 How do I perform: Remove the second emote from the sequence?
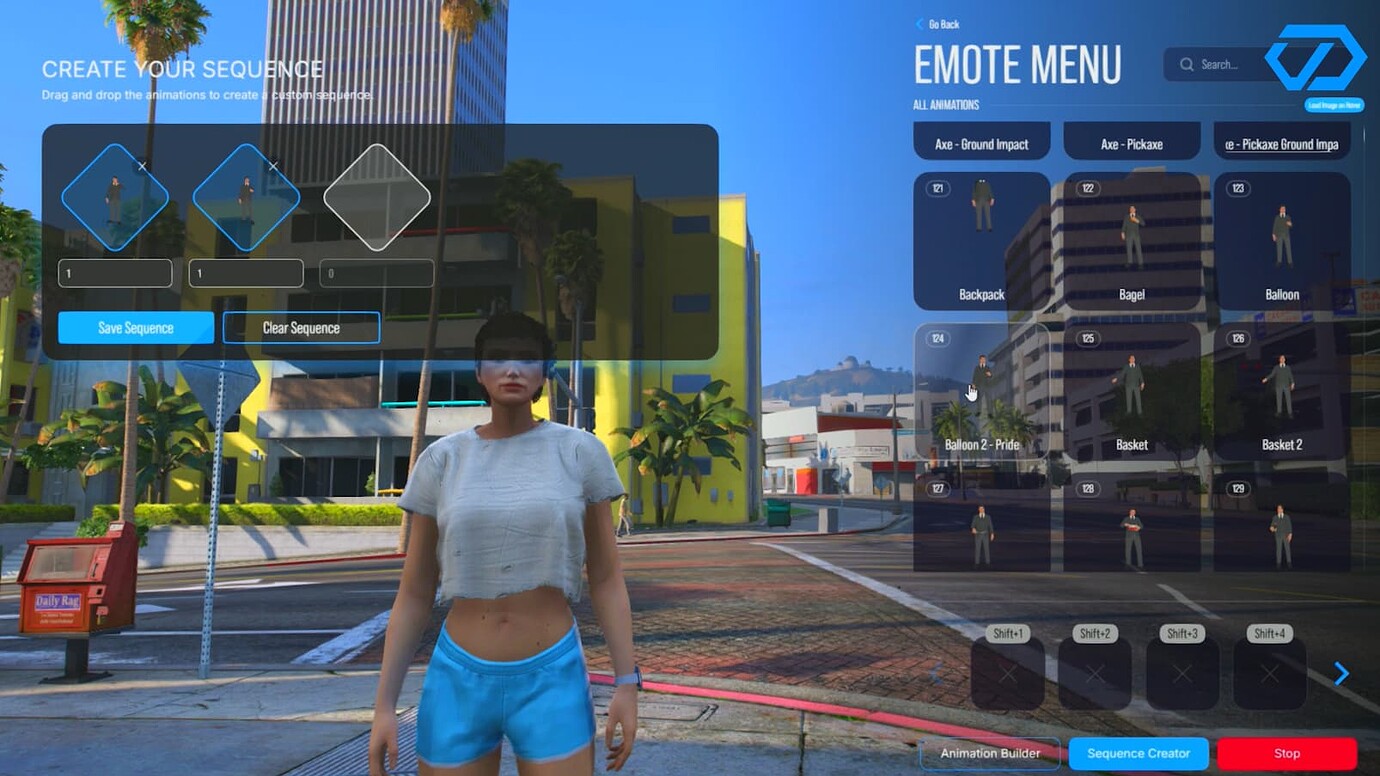[272, 165]
